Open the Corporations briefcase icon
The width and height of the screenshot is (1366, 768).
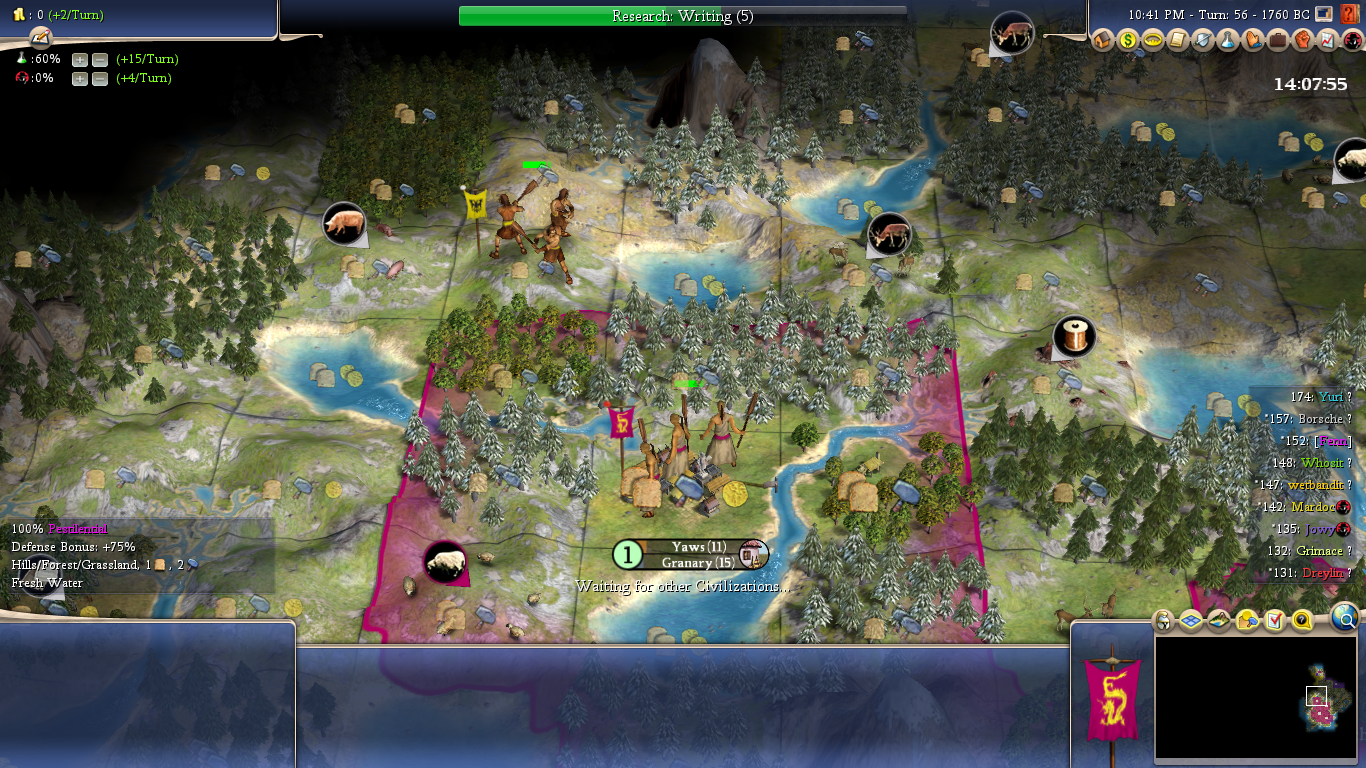click(x=1278, y=41)
